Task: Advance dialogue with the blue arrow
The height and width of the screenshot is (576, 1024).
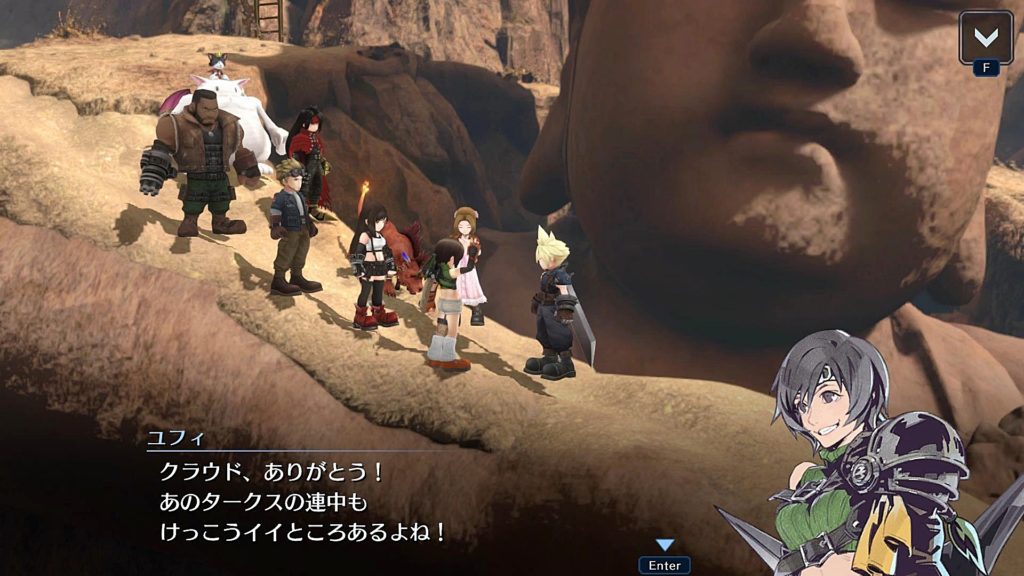Action: pyautogui.click(x=664, y=546)
